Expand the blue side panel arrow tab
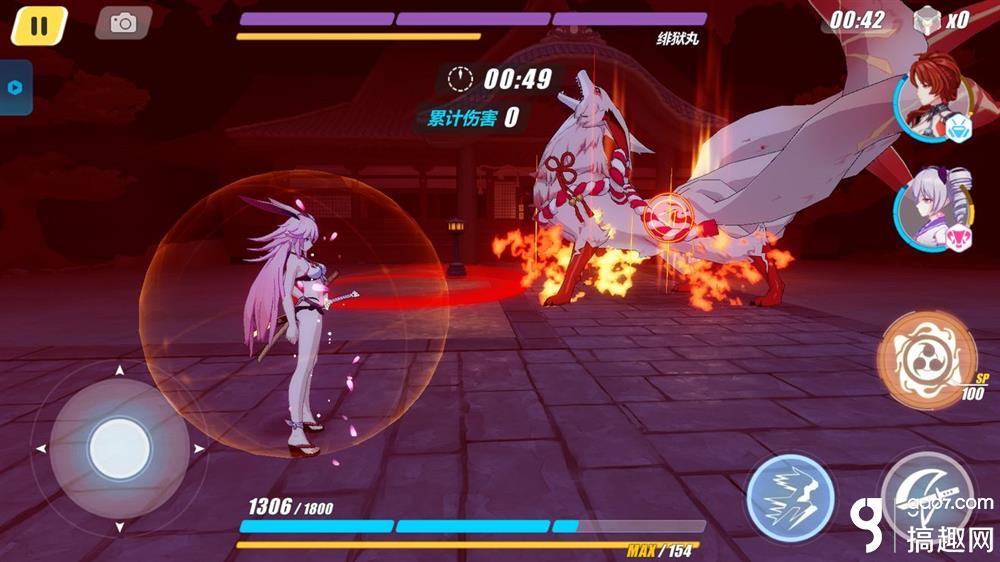This screenshot has height=562, width=1000. click(15, 87)
